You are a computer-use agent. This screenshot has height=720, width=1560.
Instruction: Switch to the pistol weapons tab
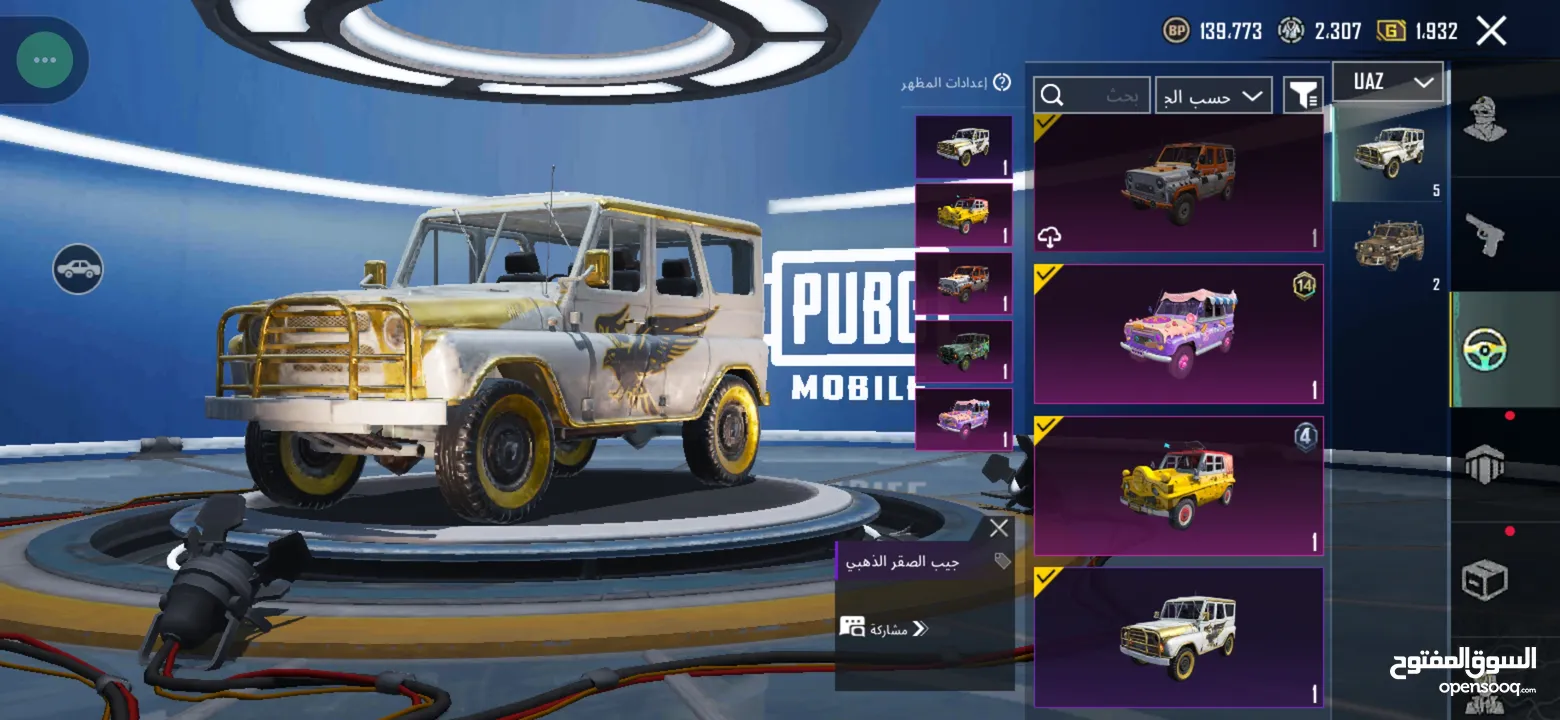tap(1485, 234)
